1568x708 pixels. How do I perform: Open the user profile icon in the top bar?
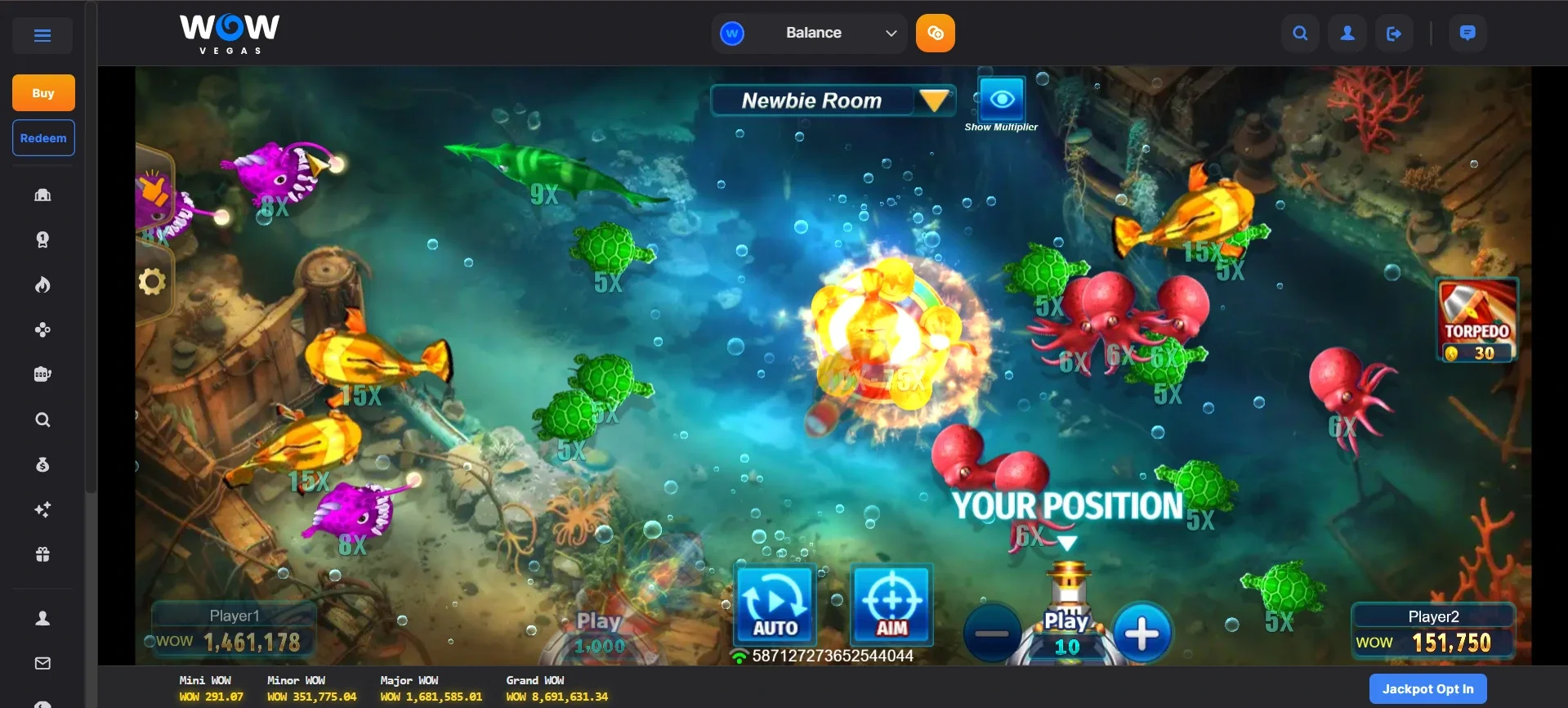(x=1347, y=34)
